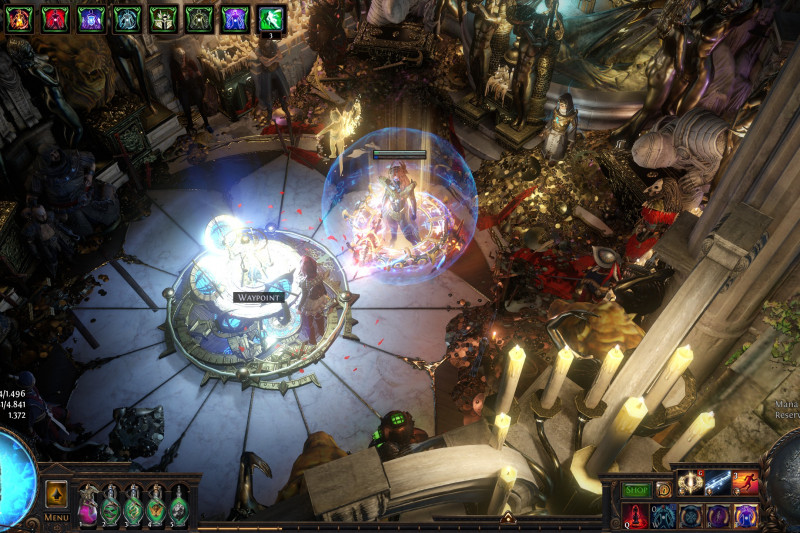The width and height of the screenshot is (800, 533).
Task: Click the Waypoint label
Action: point(259,297)
